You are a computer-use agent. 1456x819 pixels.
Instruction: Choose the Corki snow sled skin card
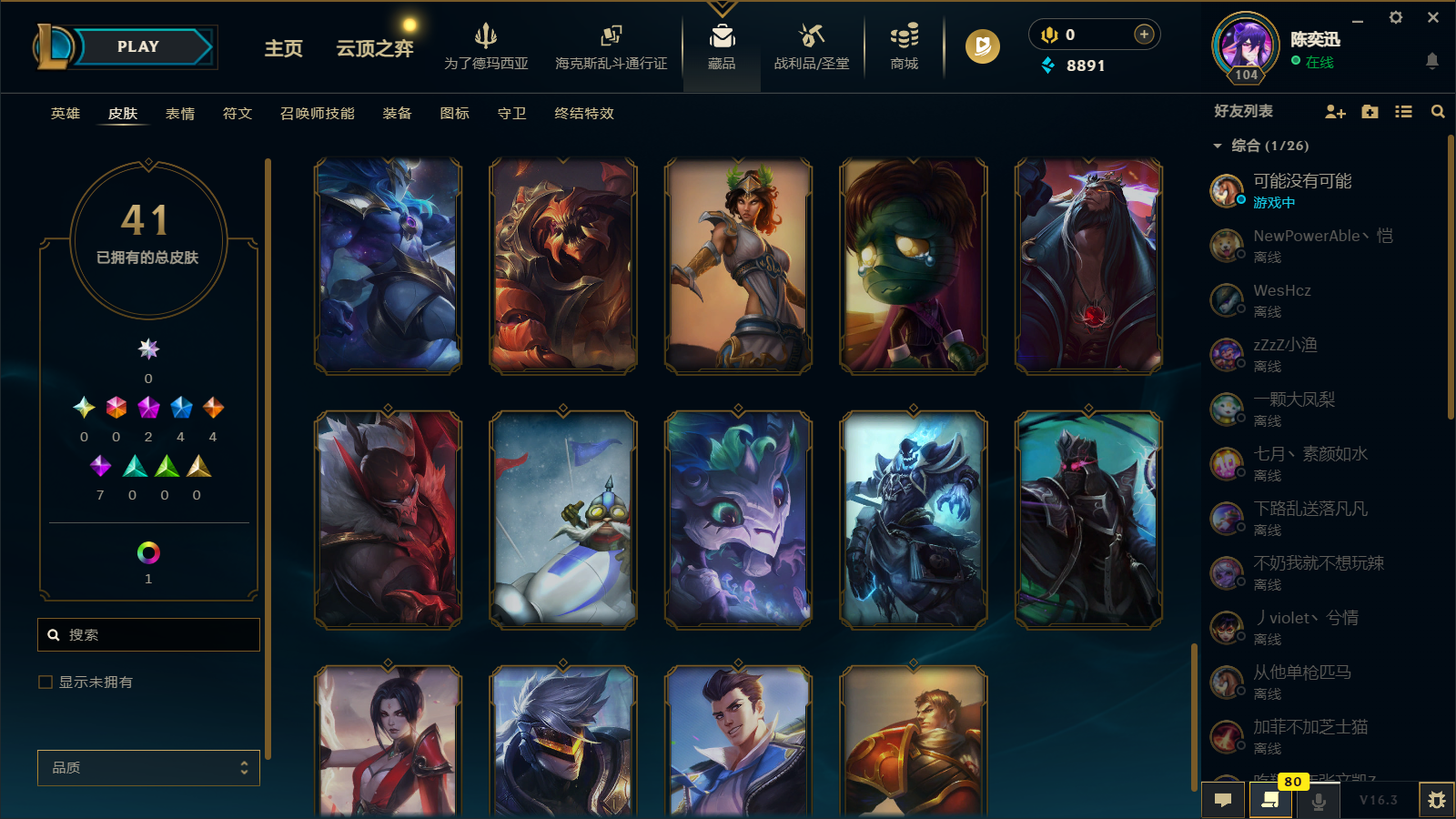[563, 519]
